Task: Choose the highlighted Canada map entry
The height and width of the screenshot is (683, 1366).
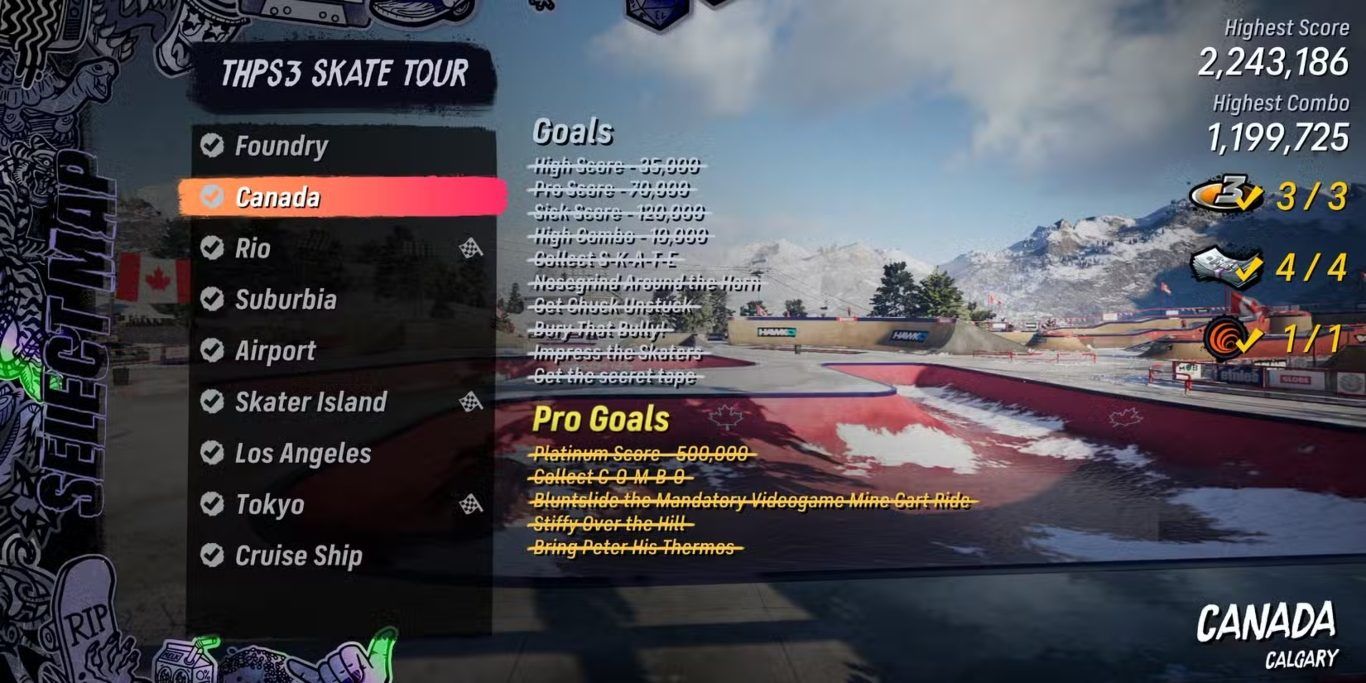Action: (277, 197)
